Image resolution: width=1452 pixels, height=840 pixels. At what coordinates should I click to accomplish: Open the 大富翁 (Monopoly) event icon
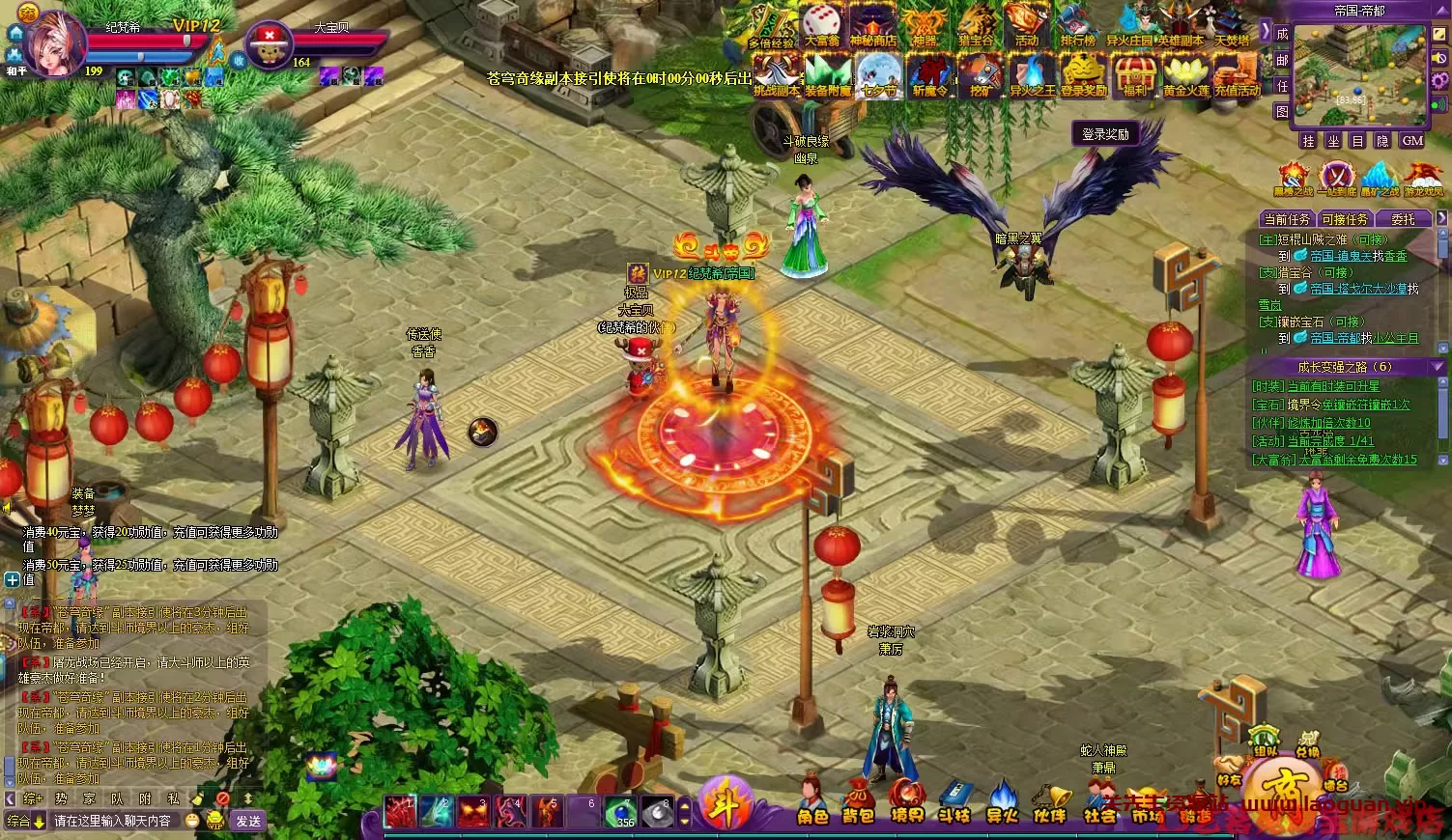coord(820,24)
